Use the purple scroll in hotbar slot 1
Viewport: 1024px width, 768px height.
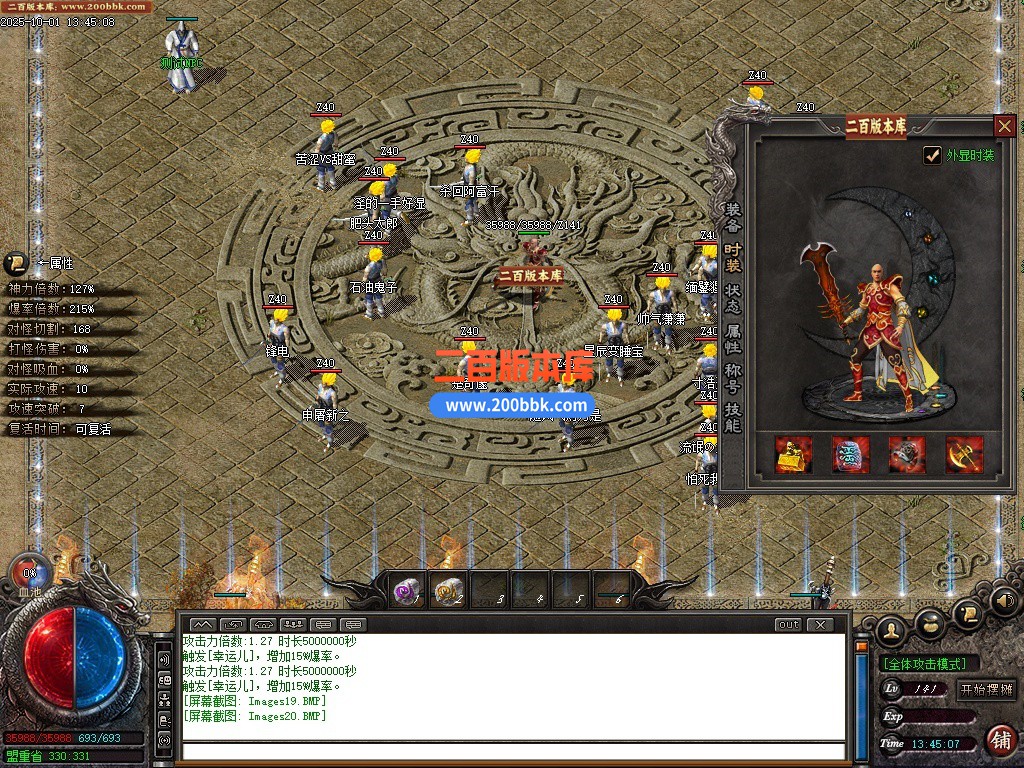click(408, 591)
